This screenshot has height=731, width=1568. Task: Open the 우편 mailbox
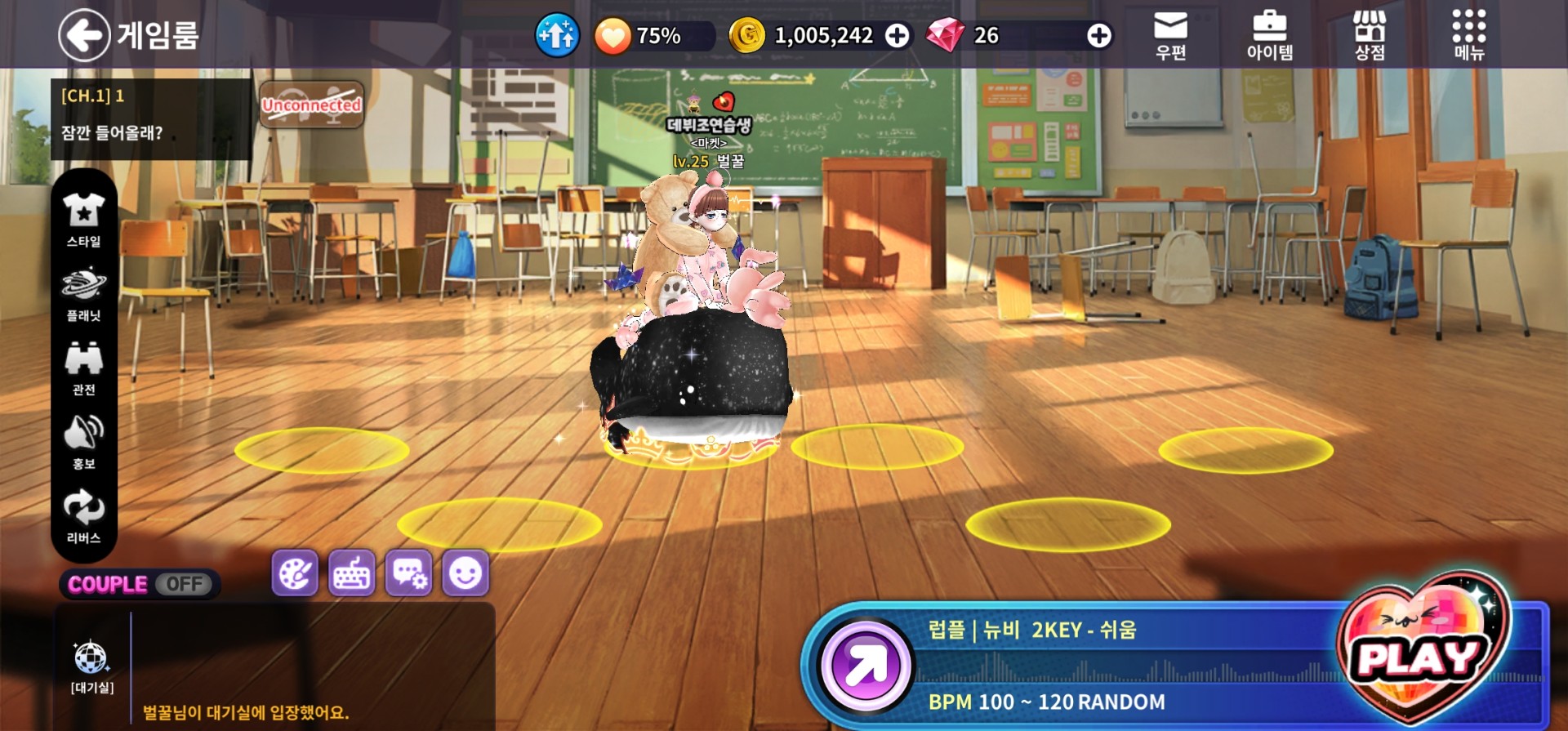[1170, 35]
